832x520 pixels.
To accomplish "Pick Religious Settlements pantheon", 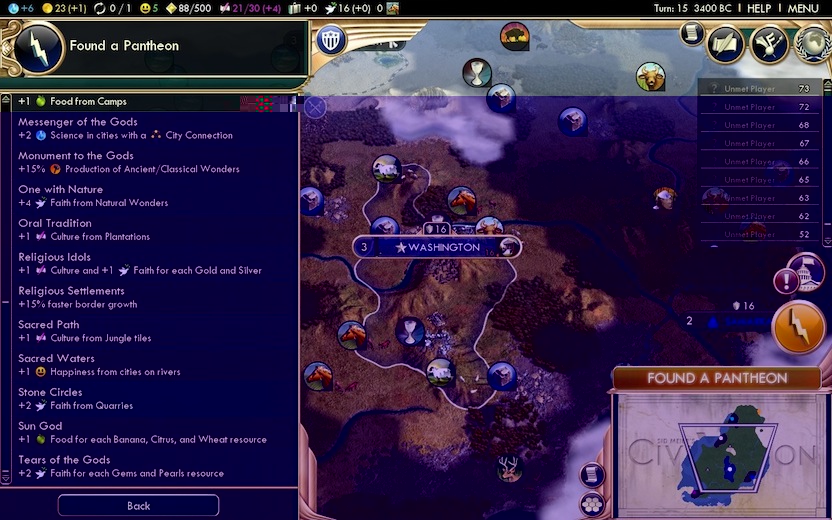I will (x=150, y=298).
